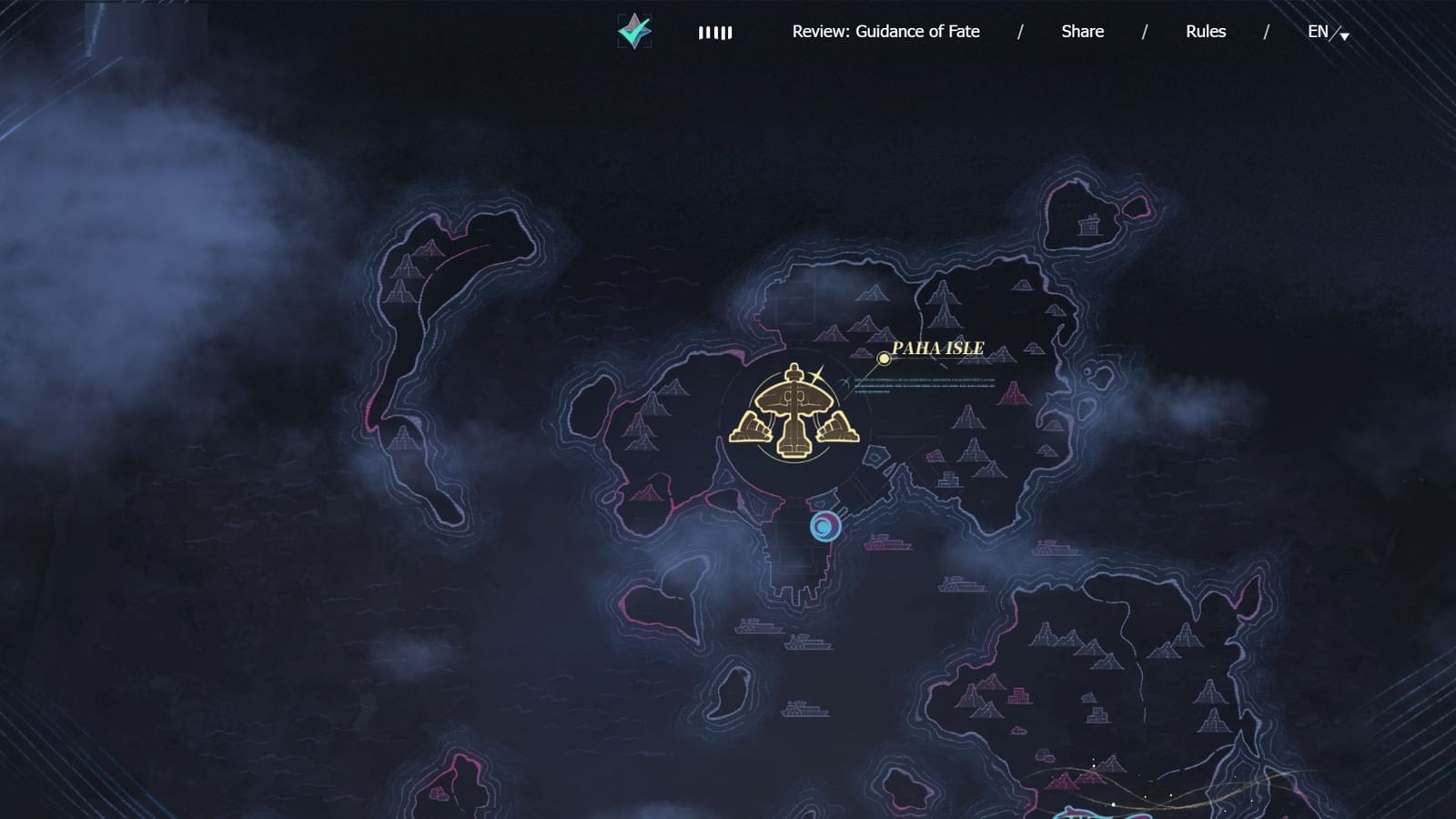Click the boat icon south of the blue marker
Viewport: 1456px width, 819px height.
click(885, 544)
